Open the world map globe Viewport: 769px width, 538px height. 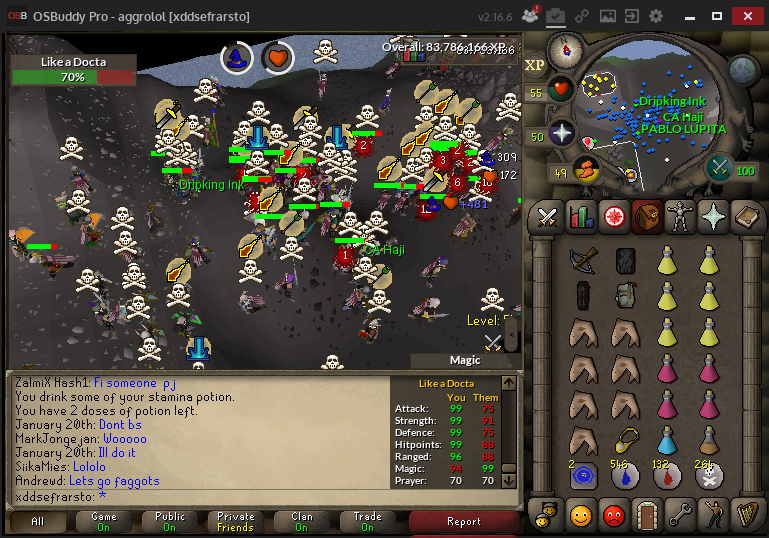click(x=742, y=69)
